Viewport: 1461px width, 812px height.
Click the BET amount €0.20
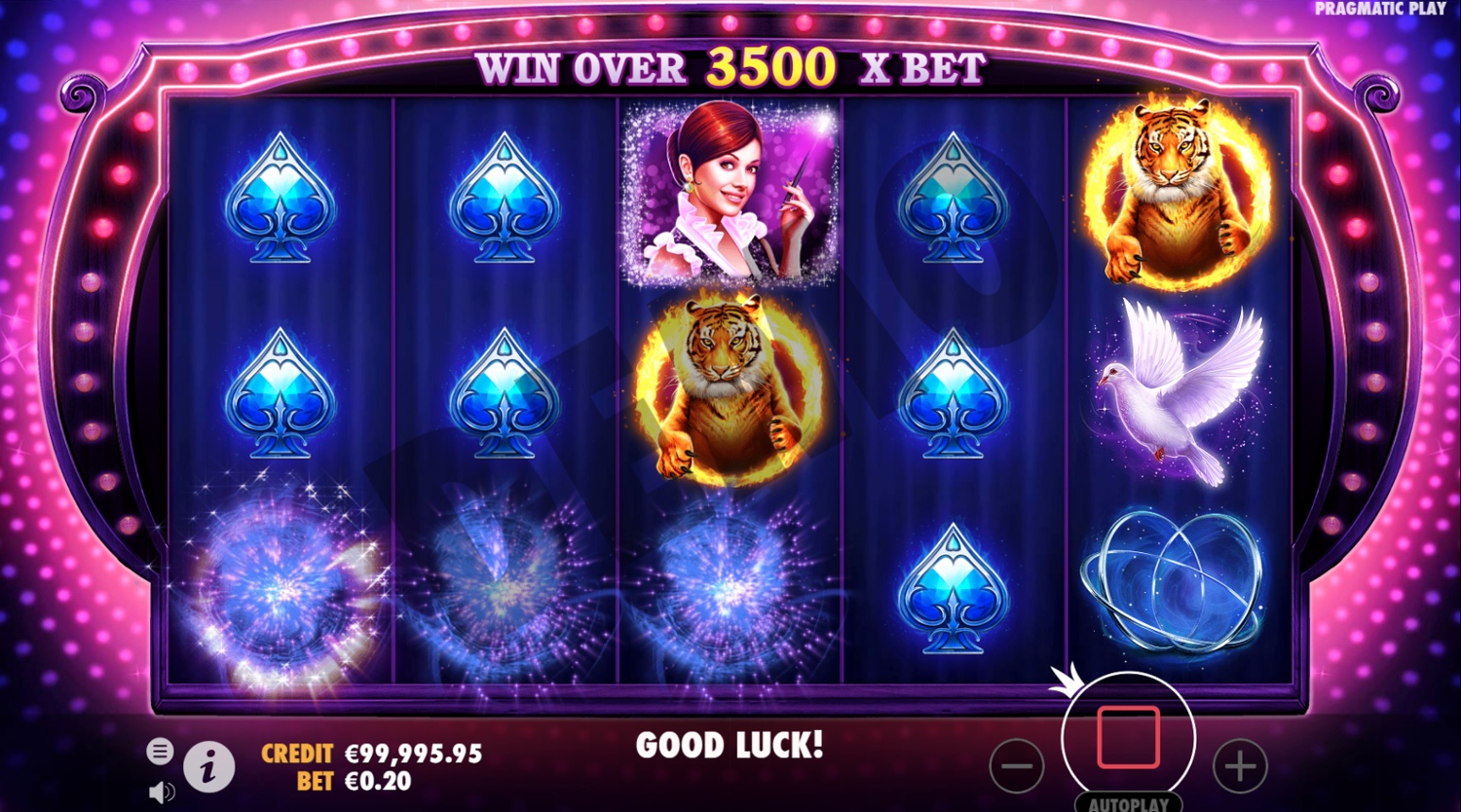click(378, 779)
